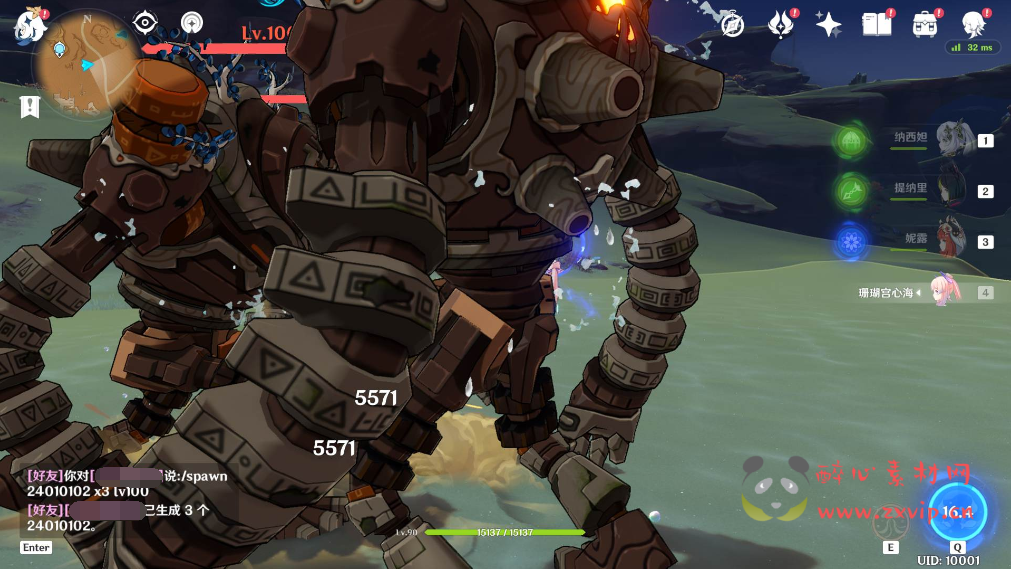The image size is (1011, 570).
Task: Open the winged battle pass icon
Action: [x=781, y=24]
